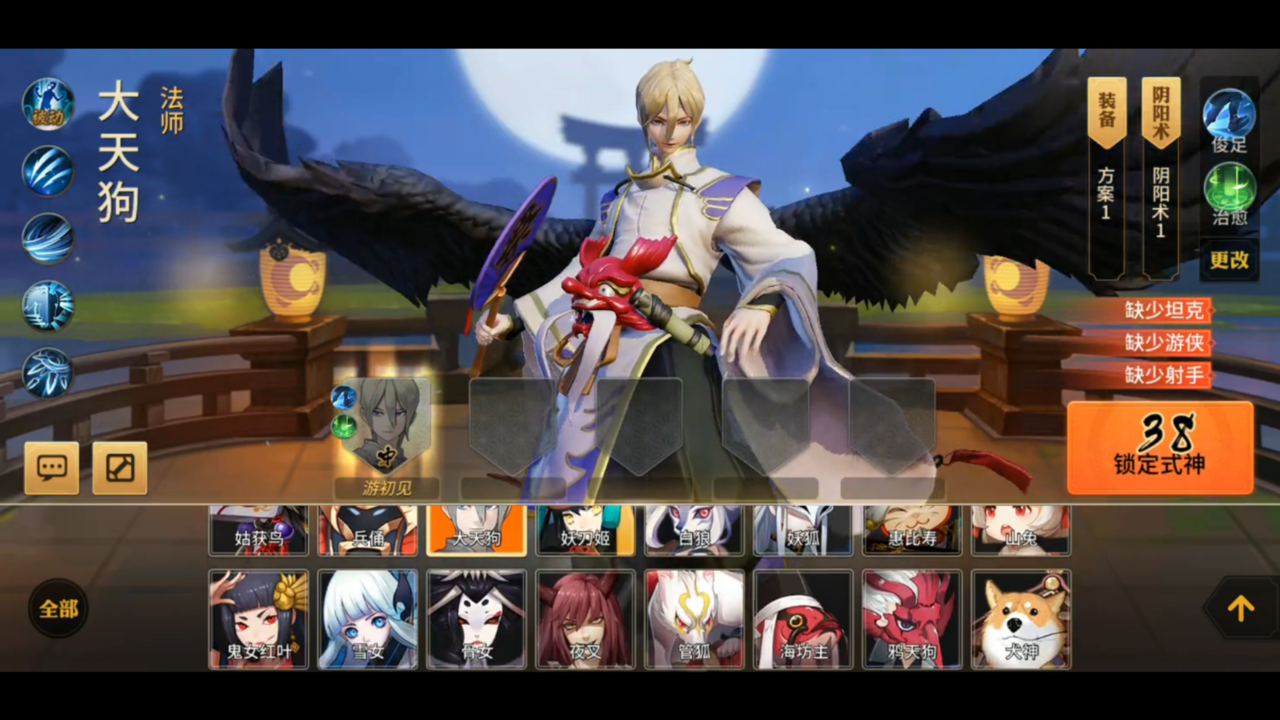Image resolution: width=1280 pixels, height=720 pixels.
Task: Choose 海坊主 from the roster
Action: (803, 619)
